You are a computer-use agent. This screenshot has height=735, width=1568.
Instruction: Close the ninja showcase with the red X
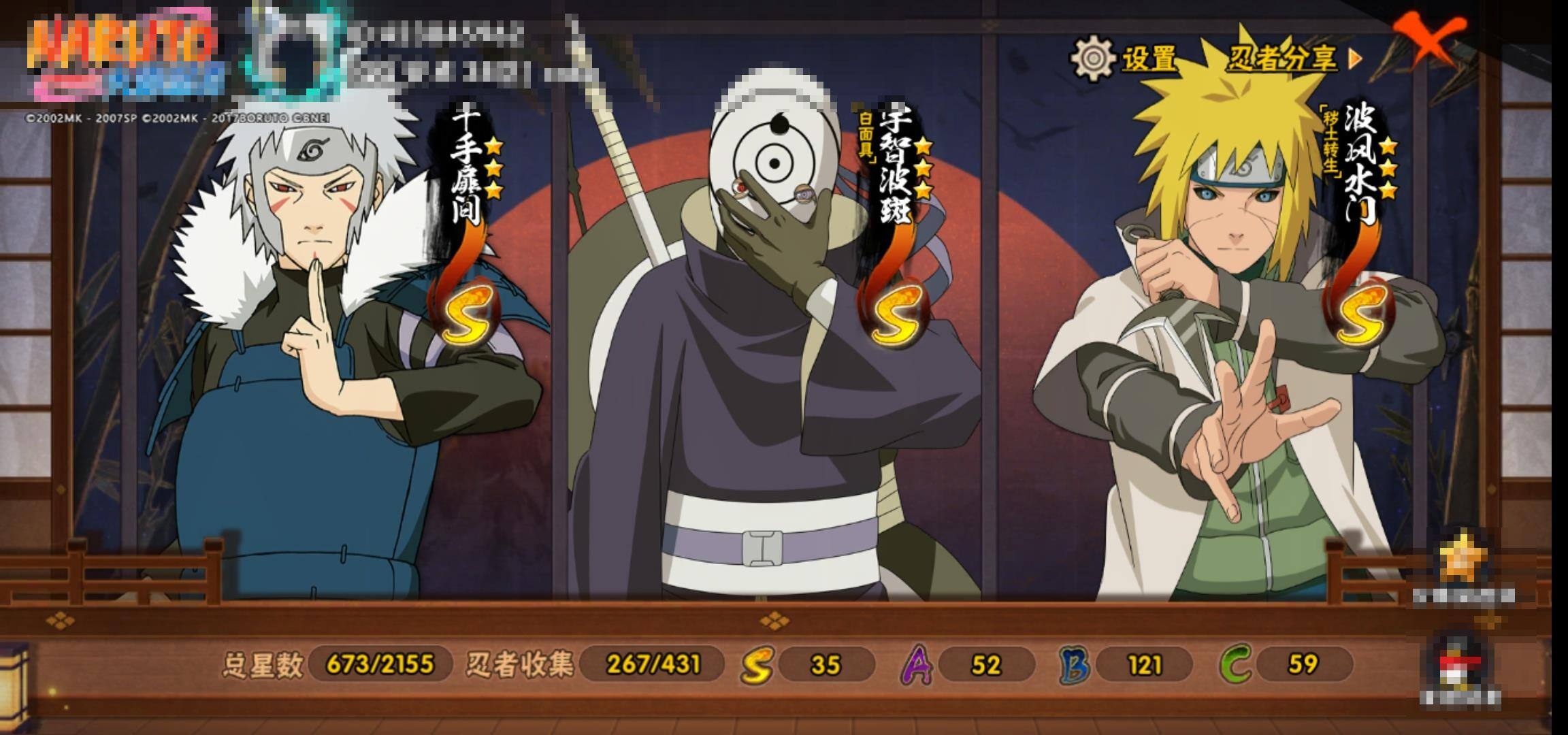click(1427, 38)
